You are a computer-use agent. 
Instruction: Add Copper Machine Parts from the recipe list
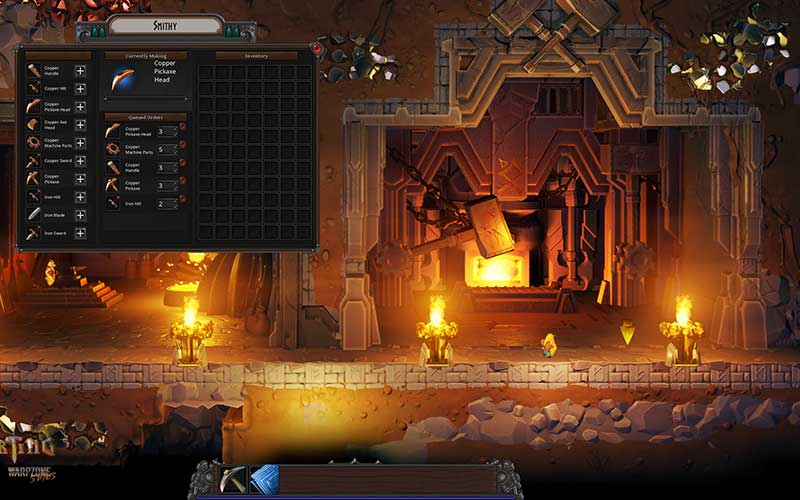tap(80, 143)
